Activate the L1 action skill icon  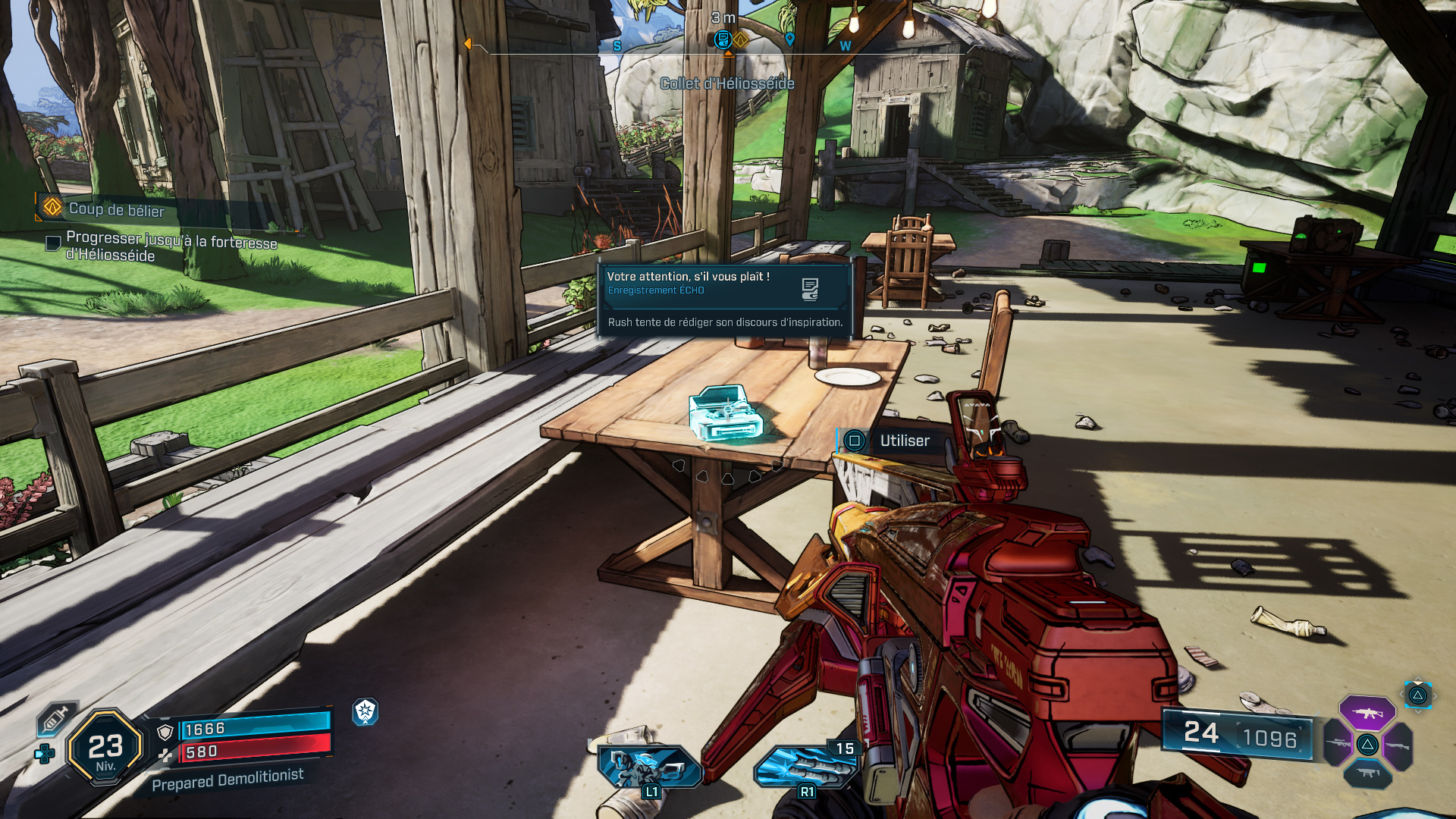(x=648, y=767)
